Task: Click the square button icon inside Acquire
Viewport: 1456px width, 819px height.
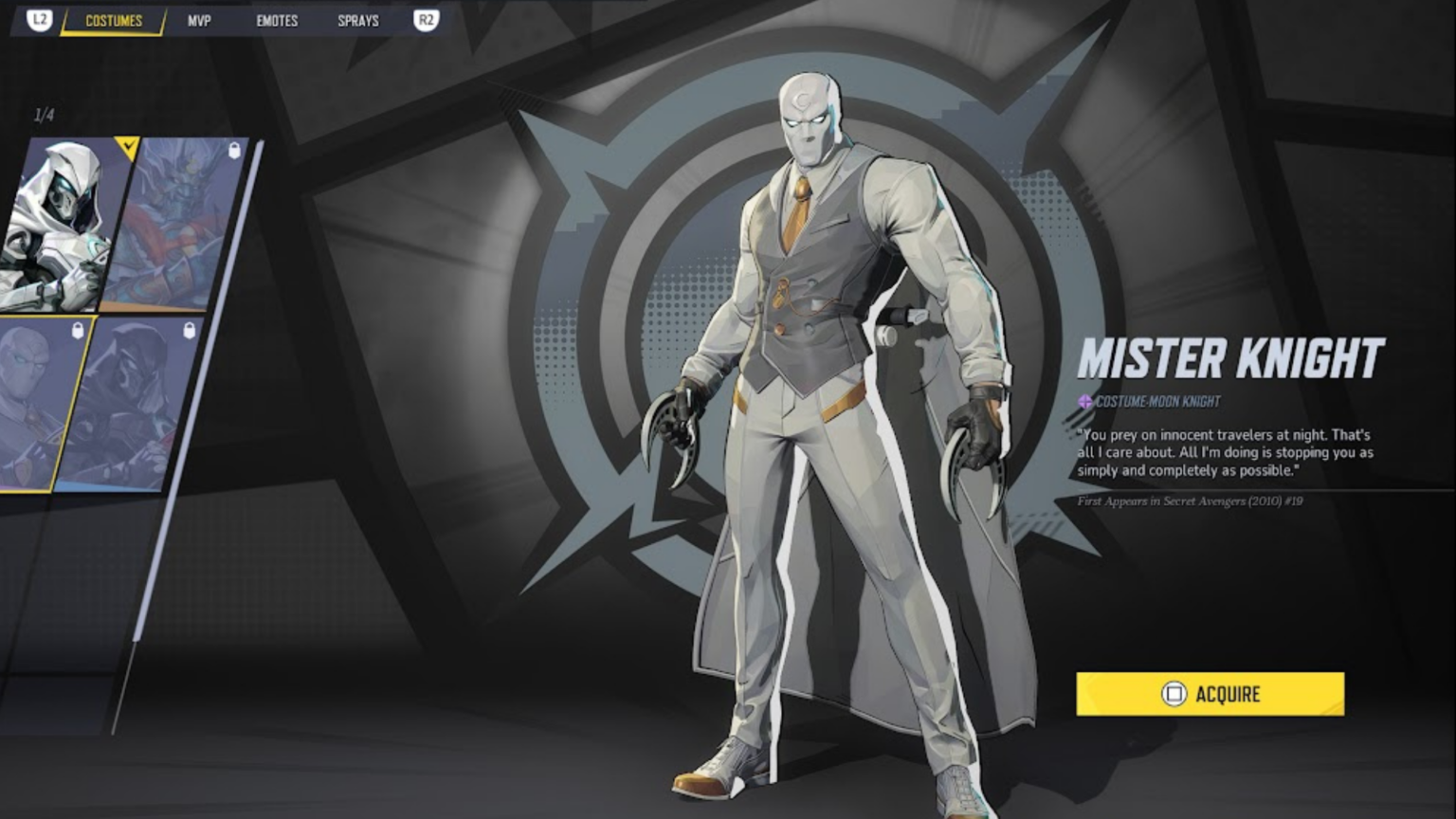Action: pos(1175,694)
